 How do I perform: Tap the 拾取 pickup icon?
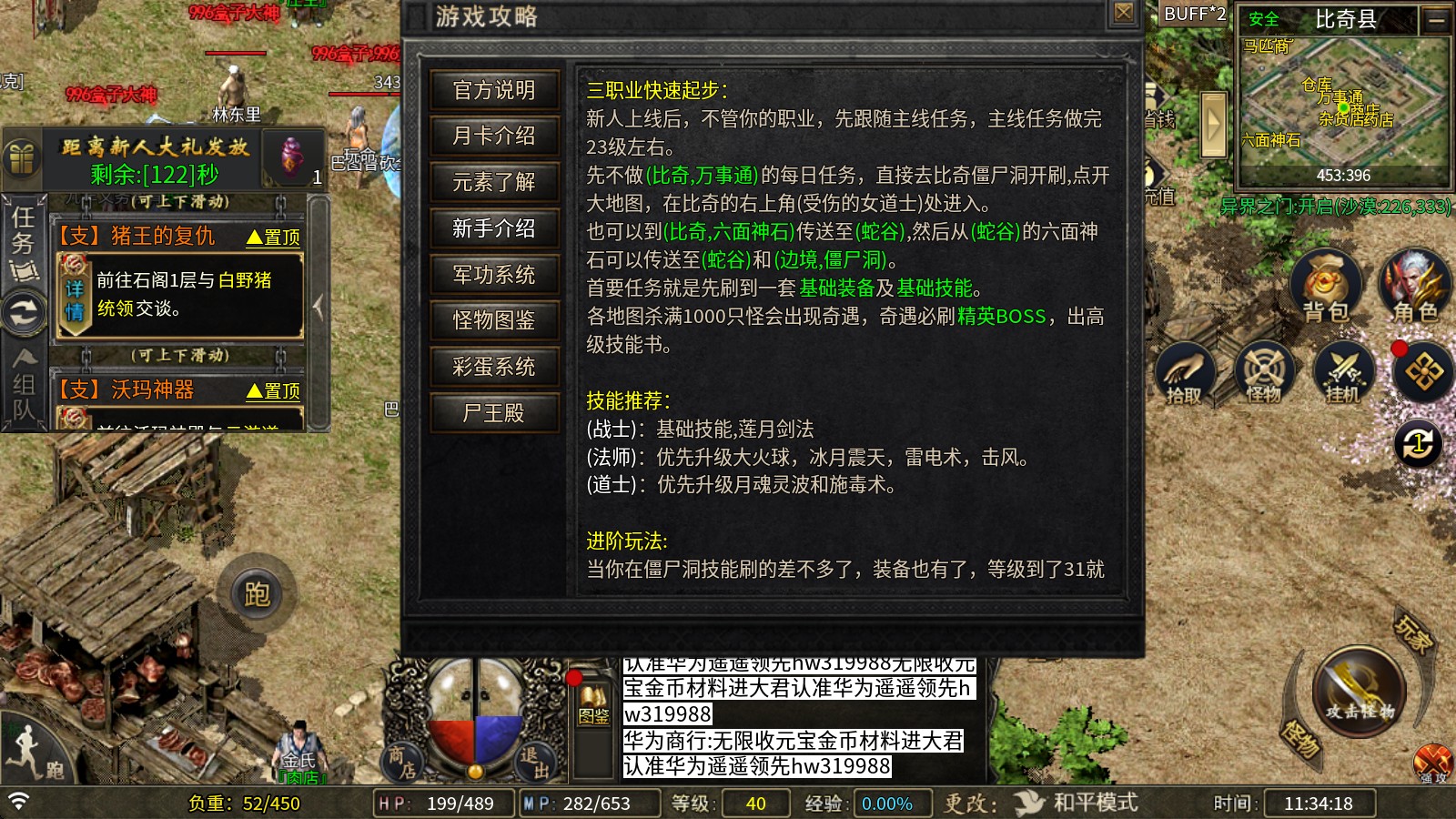tap(1187, 371)
